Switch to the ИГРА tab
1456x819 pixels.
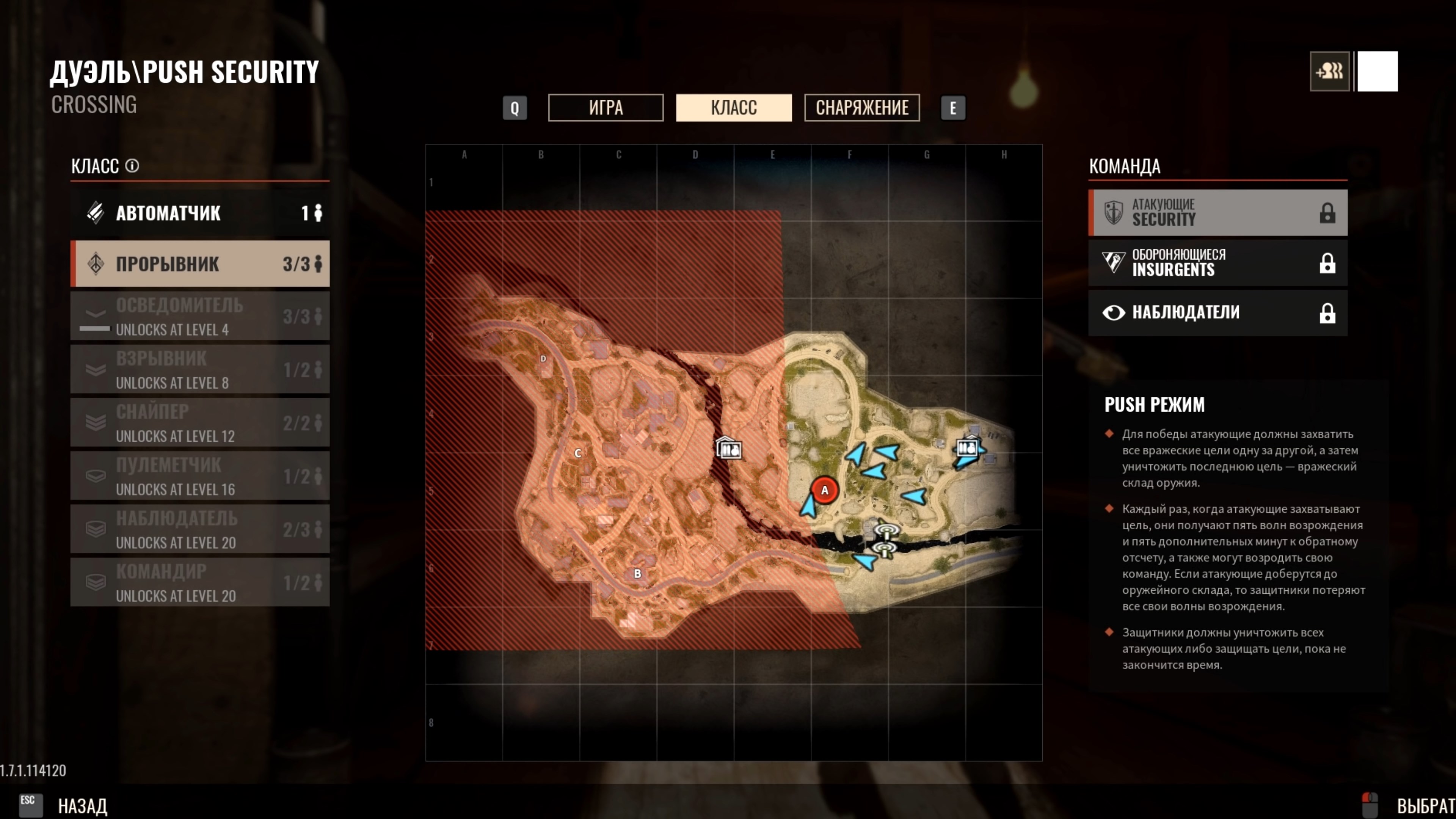tap(606, 107)
